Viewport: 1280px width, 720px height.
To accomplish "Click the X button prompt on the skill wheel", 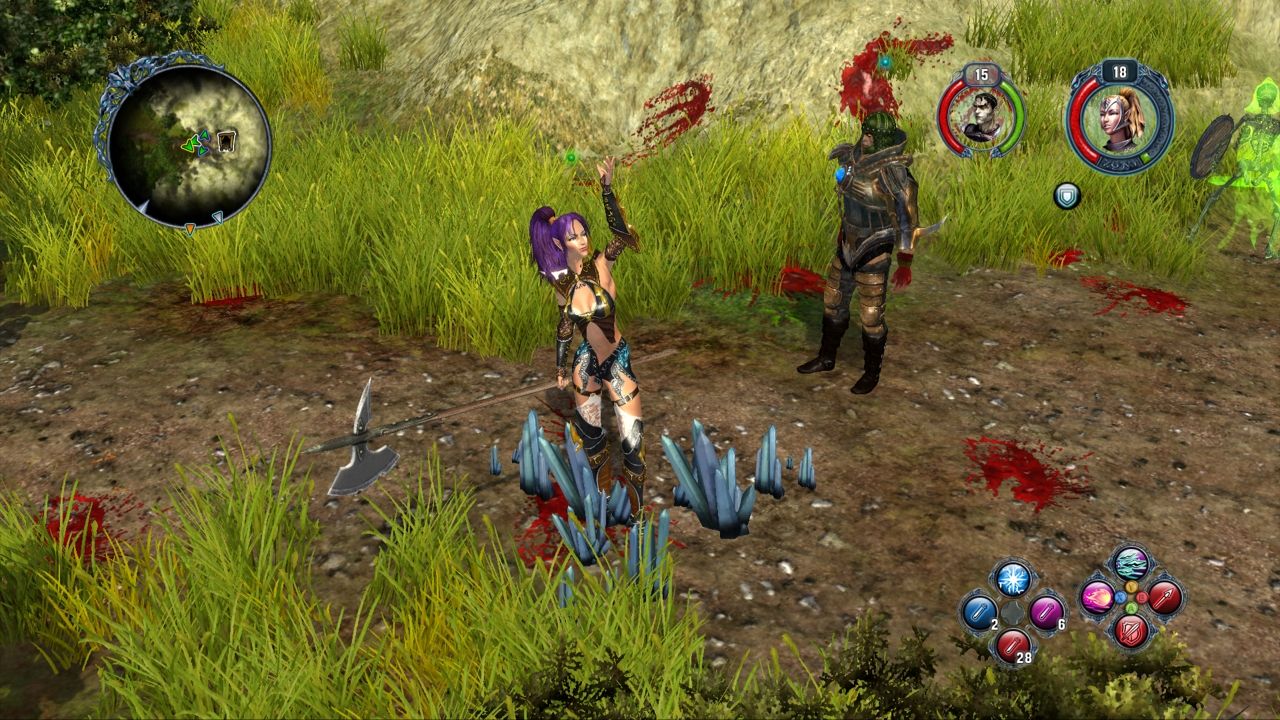I will [x=1121, y=597].
